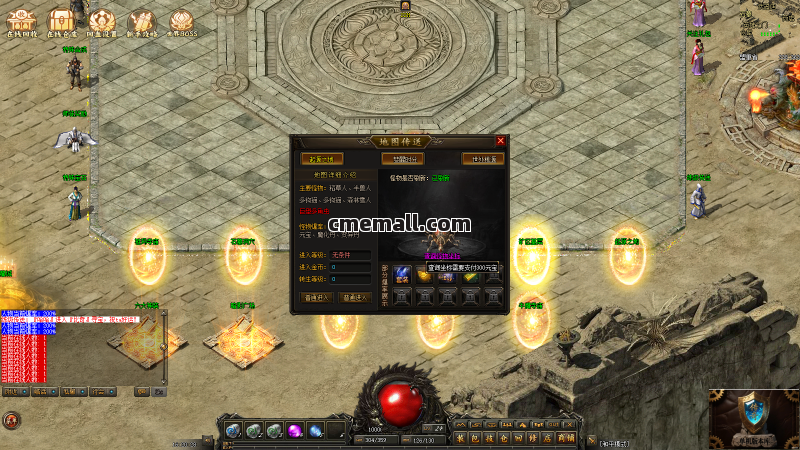This screenshot has width=800, height=450.
Task: Open the shop (商铺) button in bottom bar
Action: pyautogui.click(x=566, y=437)
